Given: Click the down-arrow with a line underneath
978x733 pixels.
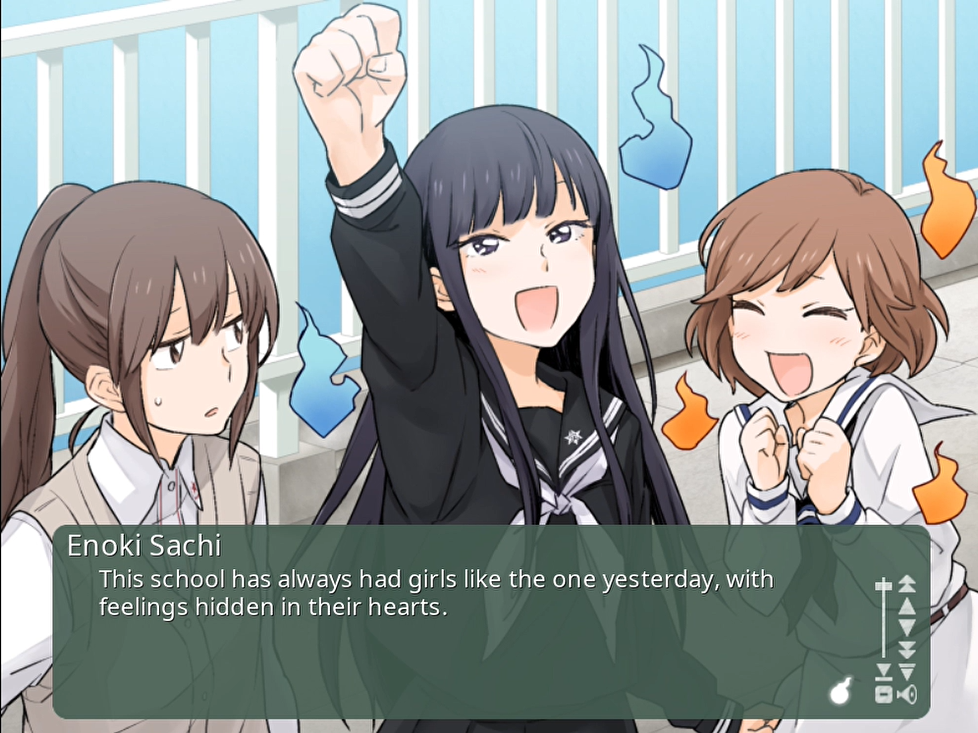Looking at the screenshot, I should point(884,670).
